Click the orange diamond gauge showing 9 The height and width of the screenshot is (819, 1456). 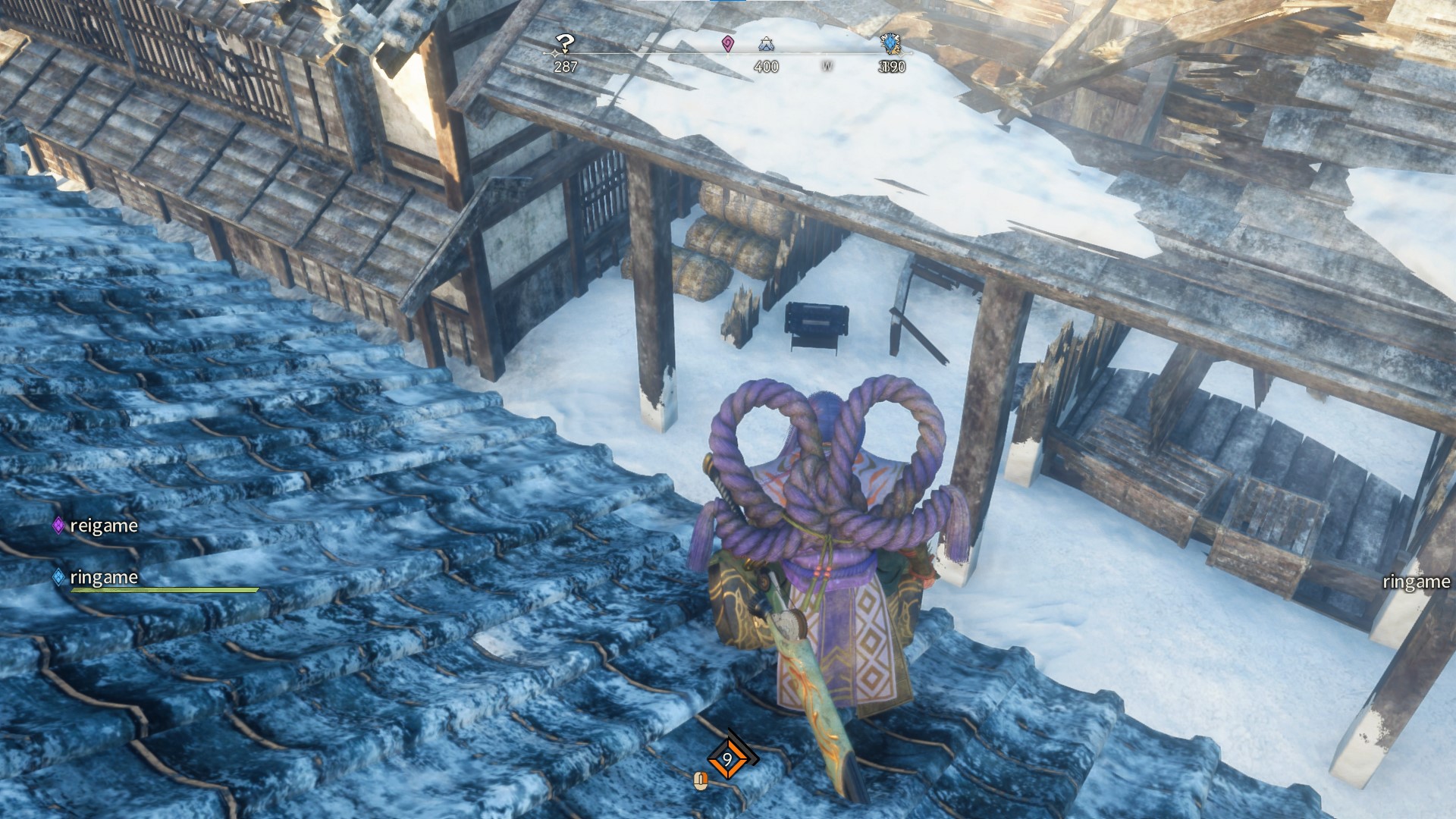tap(727, 758)
